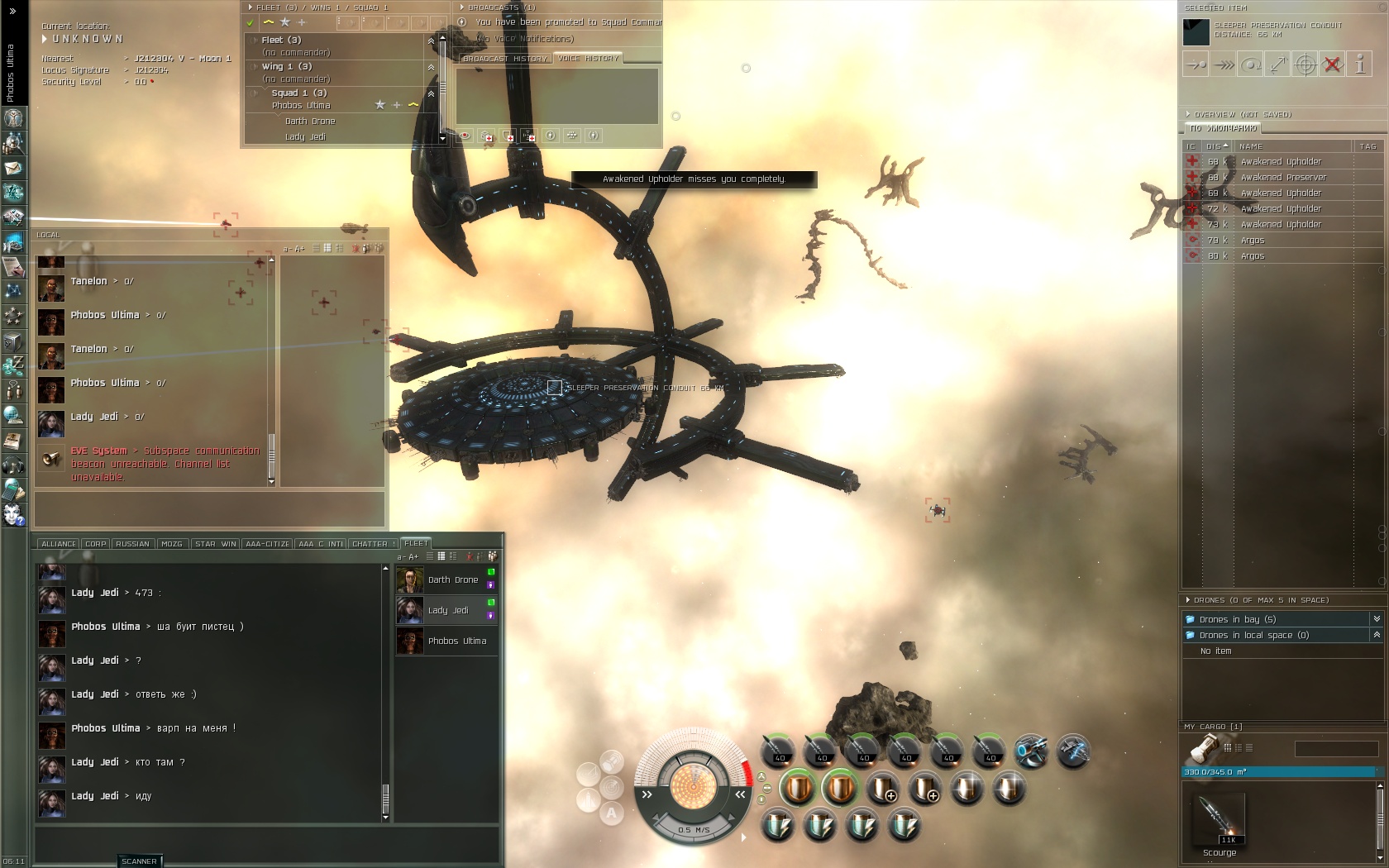Show the Voice History tab
Screen dimensions: 1389x868
(588, 59)
